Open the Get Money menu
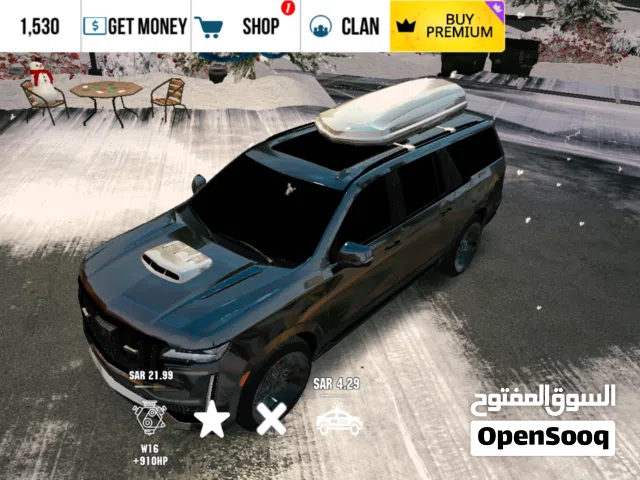 [135, 26]
